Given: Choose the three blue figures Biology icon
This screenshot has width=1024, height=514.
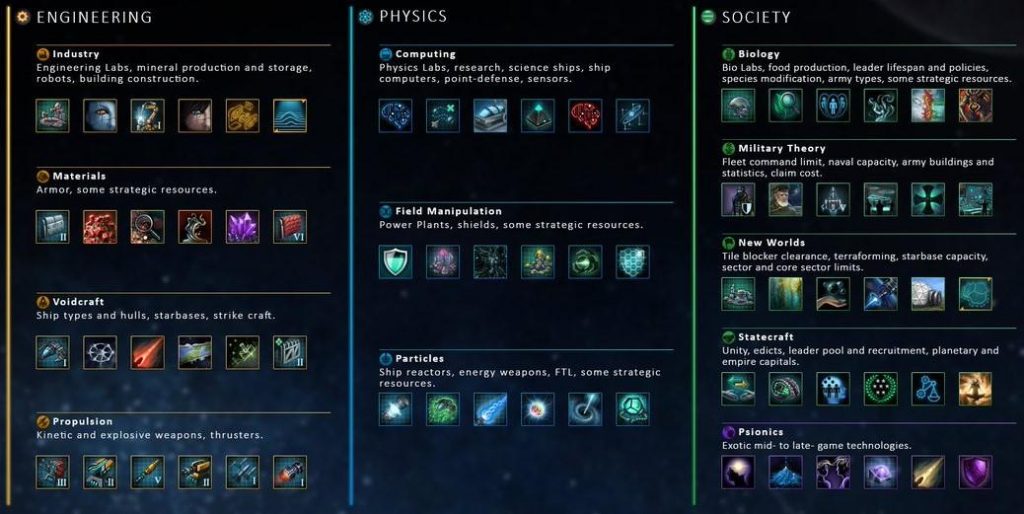Looking at the screenshot, I should [x=833, y=106].
